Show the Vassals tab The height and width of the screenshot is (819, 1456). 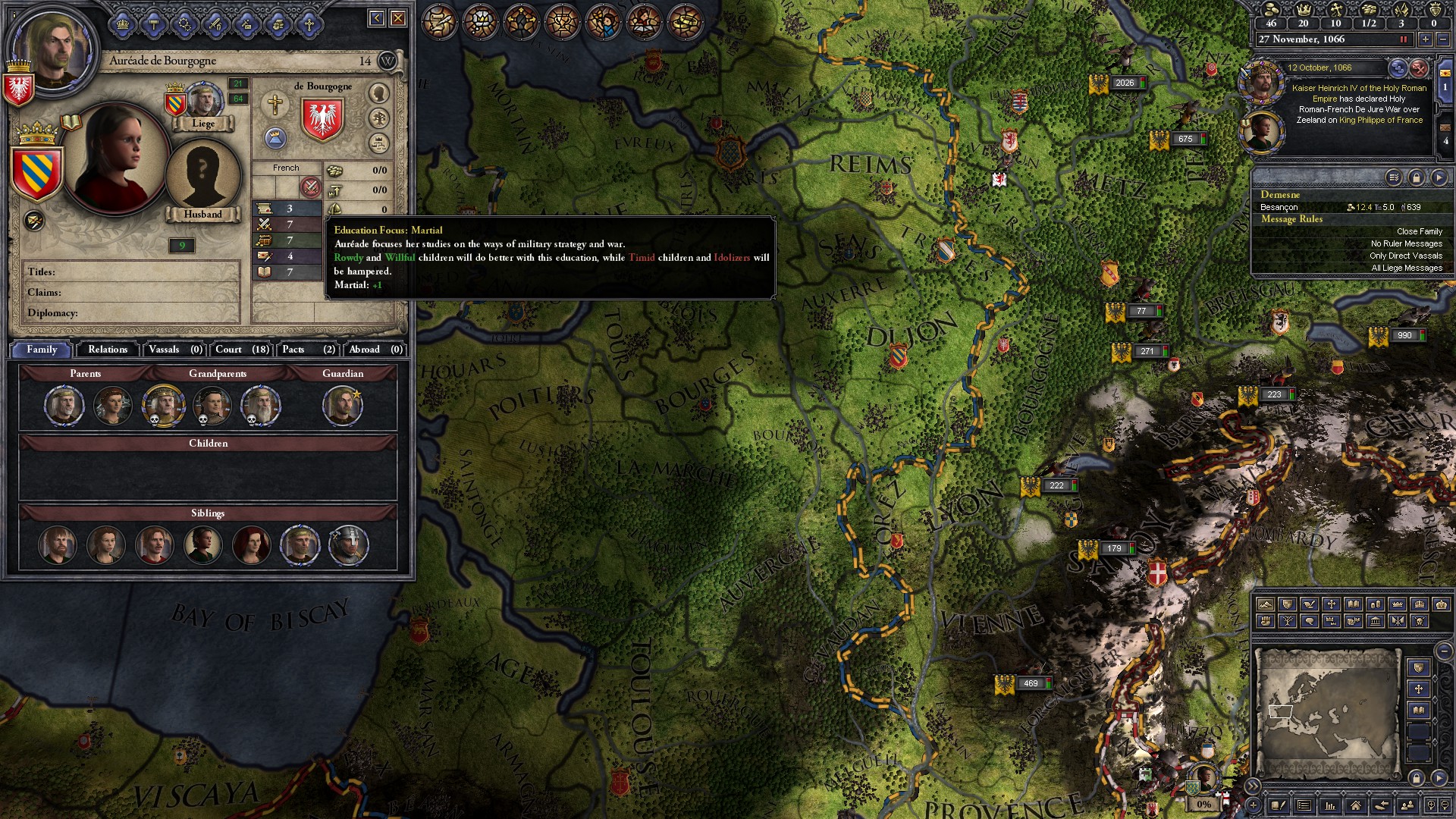(174, 350)
